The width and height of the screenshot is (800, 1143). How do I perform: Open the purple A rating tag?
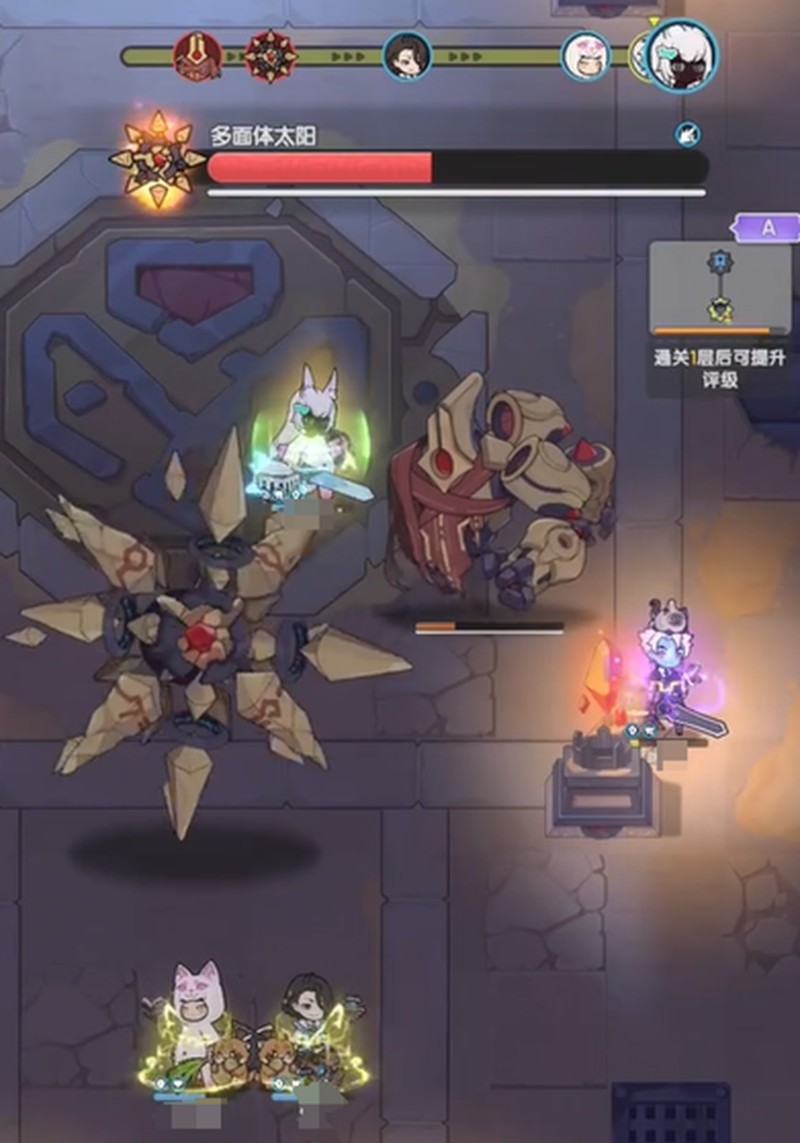(x=767, y=227)
